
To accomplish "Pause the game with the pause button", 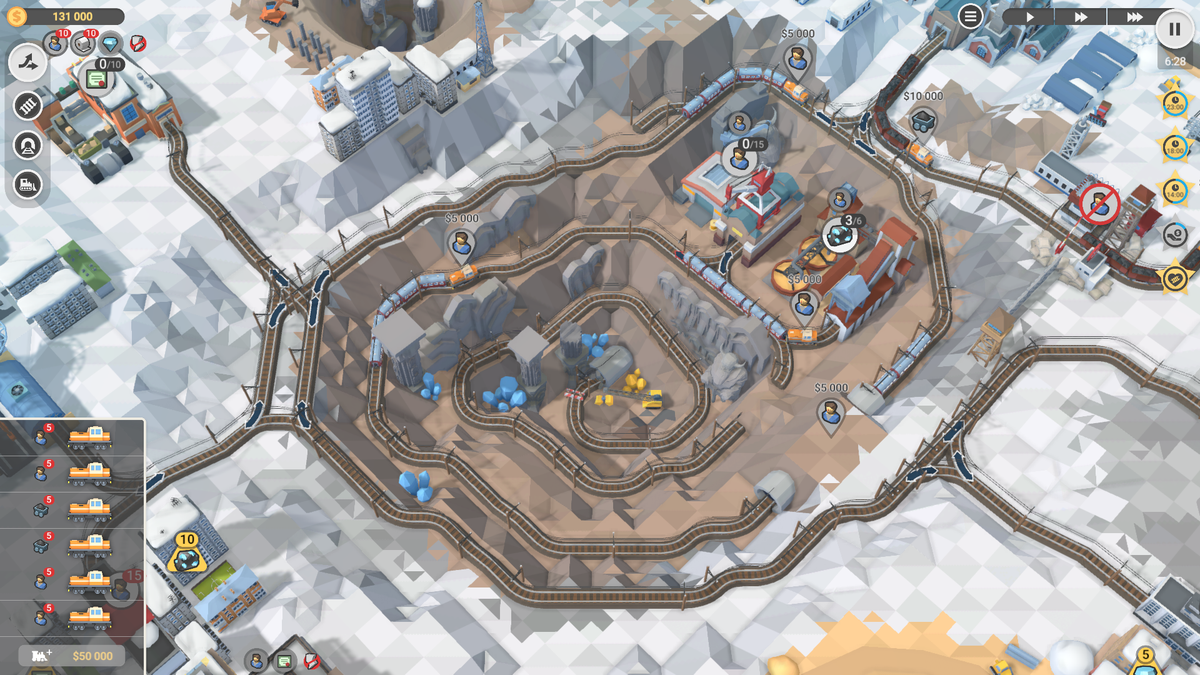I will click(x=1174, y=28).
